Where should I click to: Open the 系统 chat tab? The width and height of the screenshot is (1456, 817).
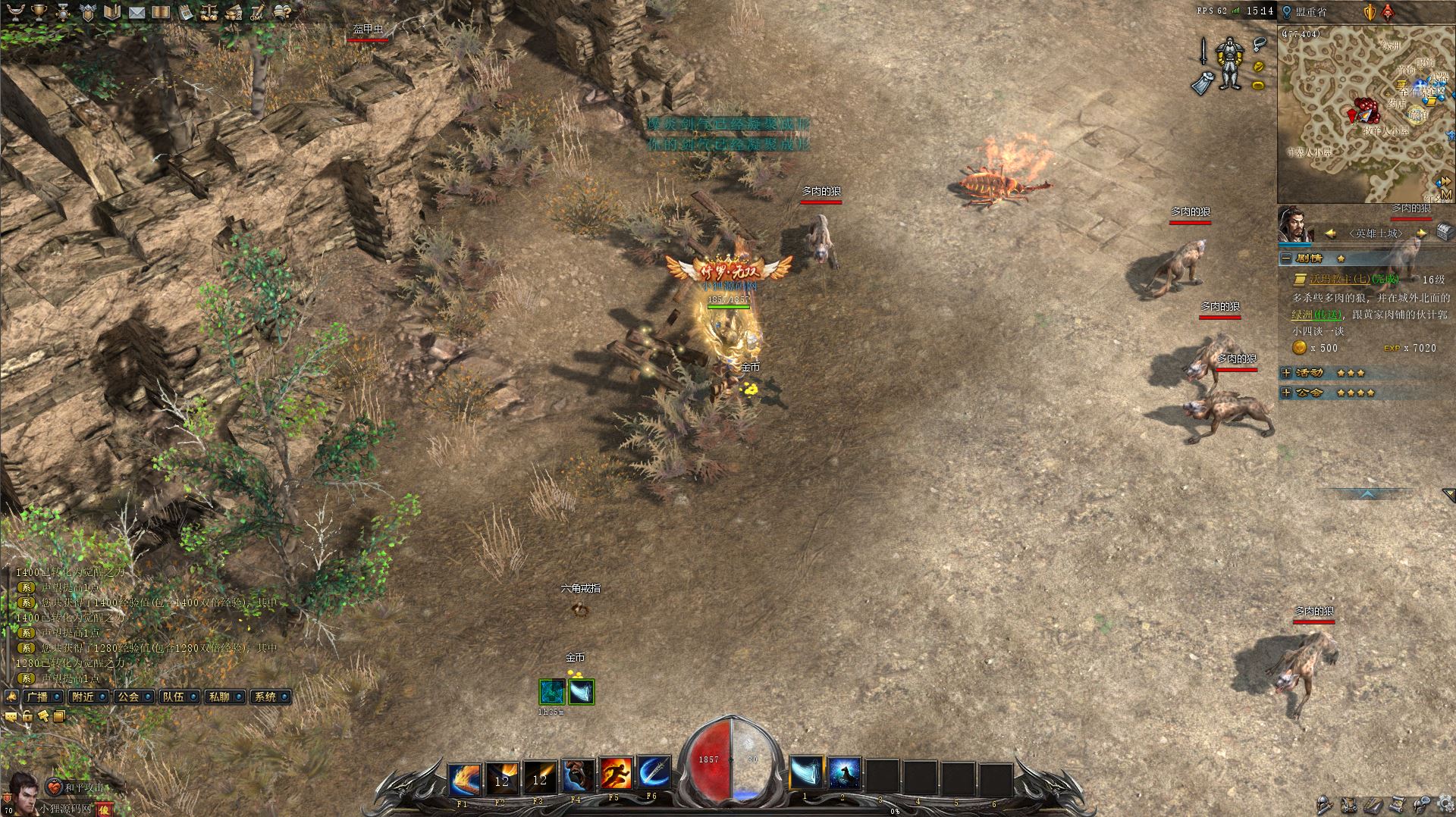(x=265, y=696)
